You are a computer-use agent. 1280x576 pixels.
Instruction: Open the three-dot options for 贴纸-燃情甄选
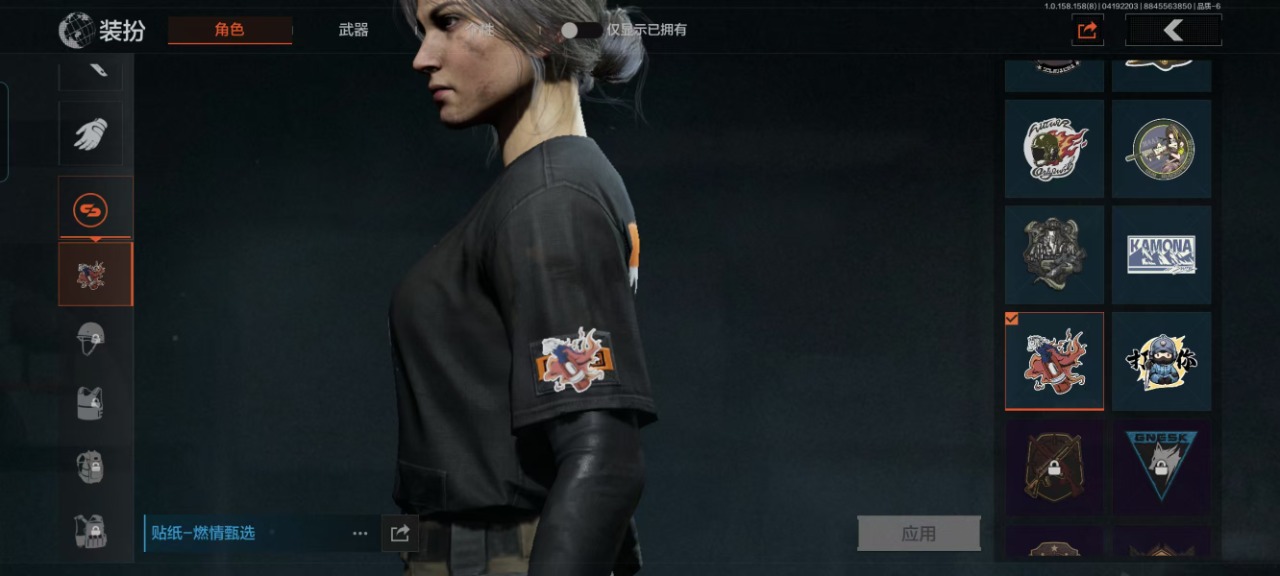click(x=360, y=534)
